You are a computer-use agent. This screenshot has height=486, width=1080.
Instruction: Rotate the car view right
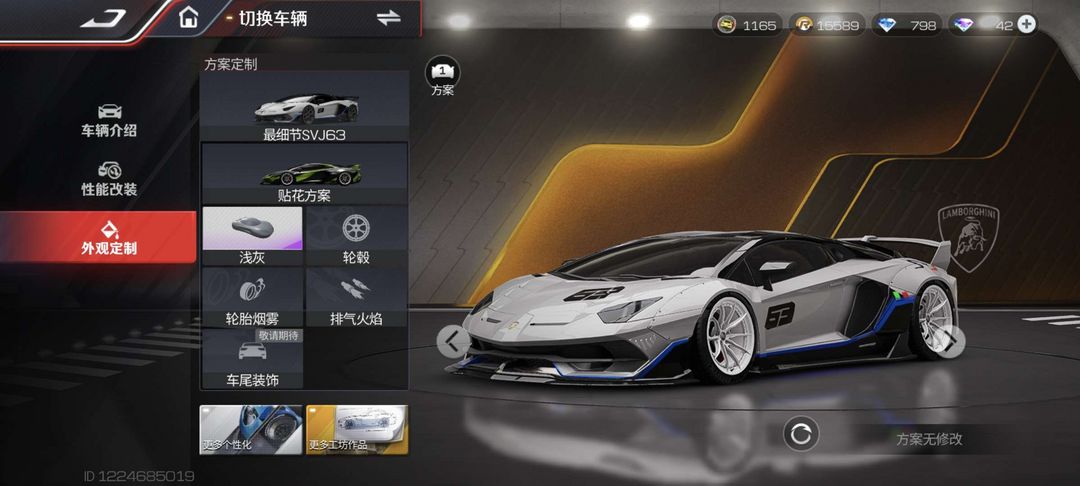click(950, 341)
